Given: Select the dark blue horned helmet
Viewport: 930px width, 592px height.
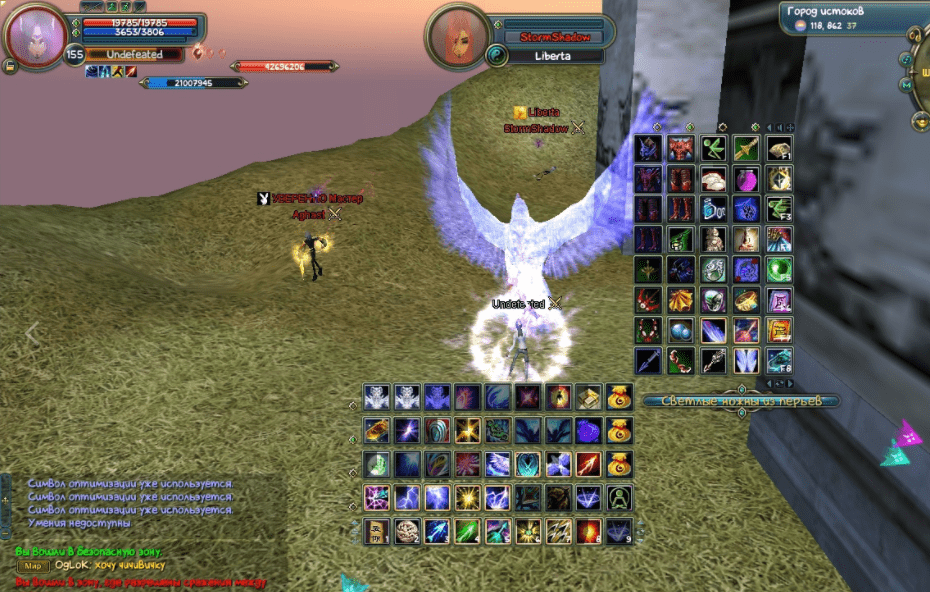Looking at the screenshot, I should click(x=649, y=150).
